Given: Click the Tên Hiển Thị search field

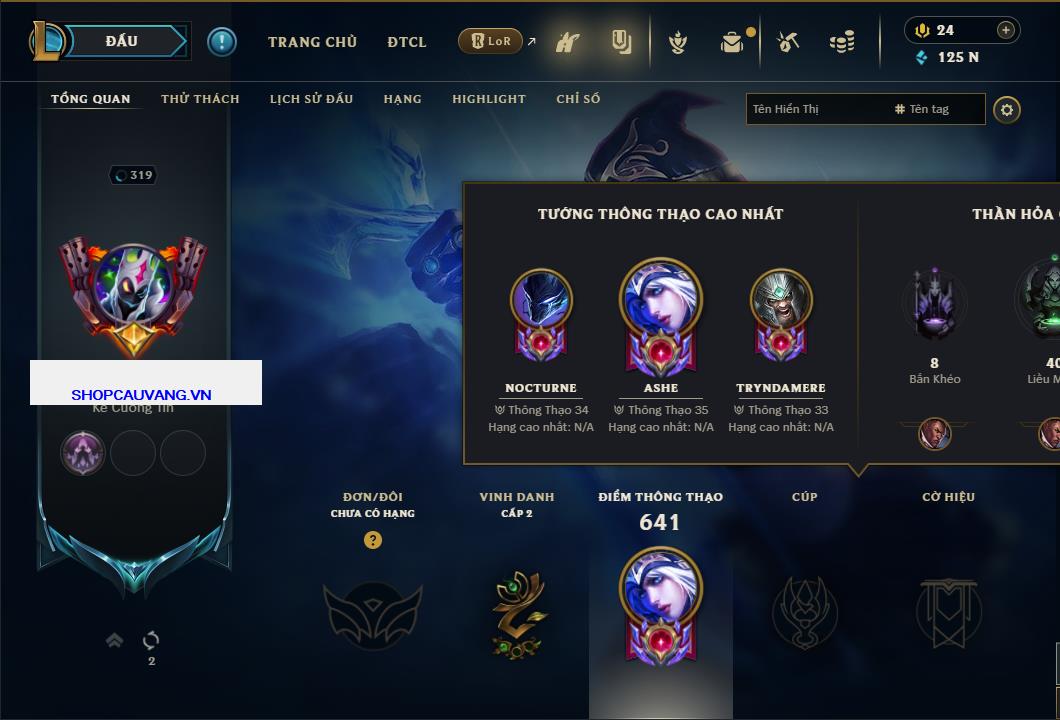Looking at the screenshot, I should pos(815,109).
